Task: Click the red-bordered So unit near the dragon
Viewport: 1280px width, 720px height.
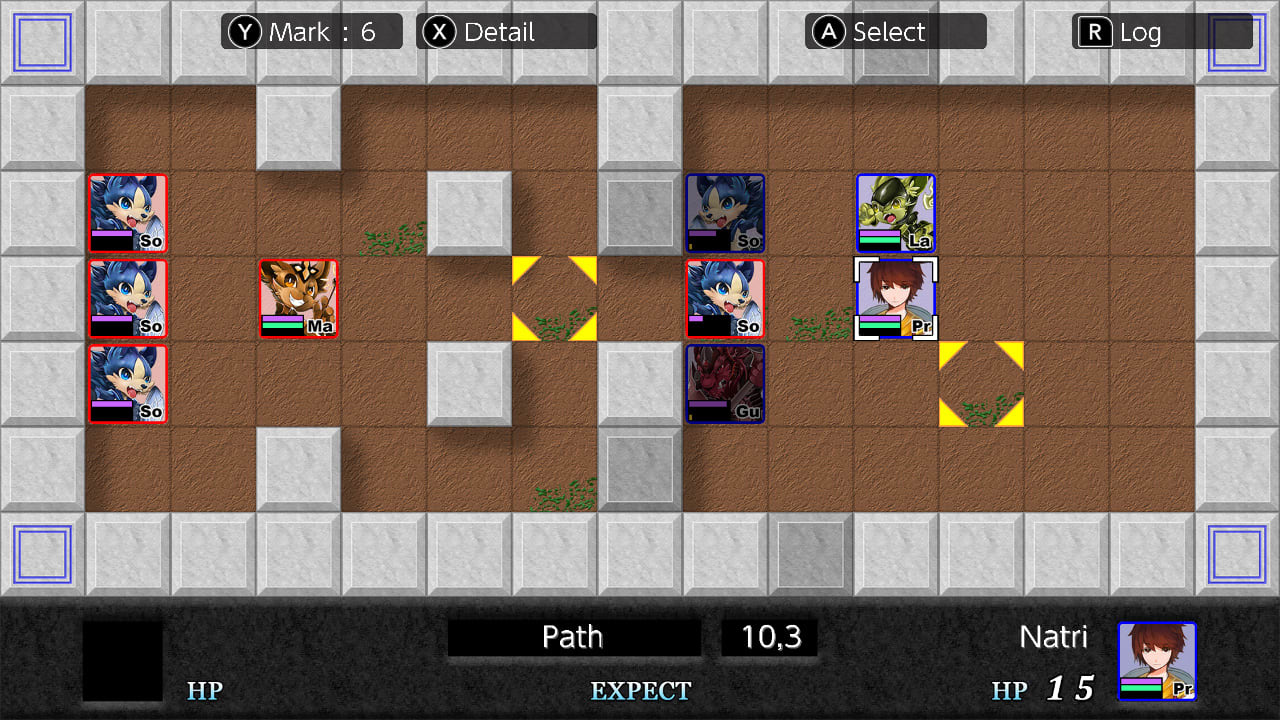Action: (x=725, y=298)
